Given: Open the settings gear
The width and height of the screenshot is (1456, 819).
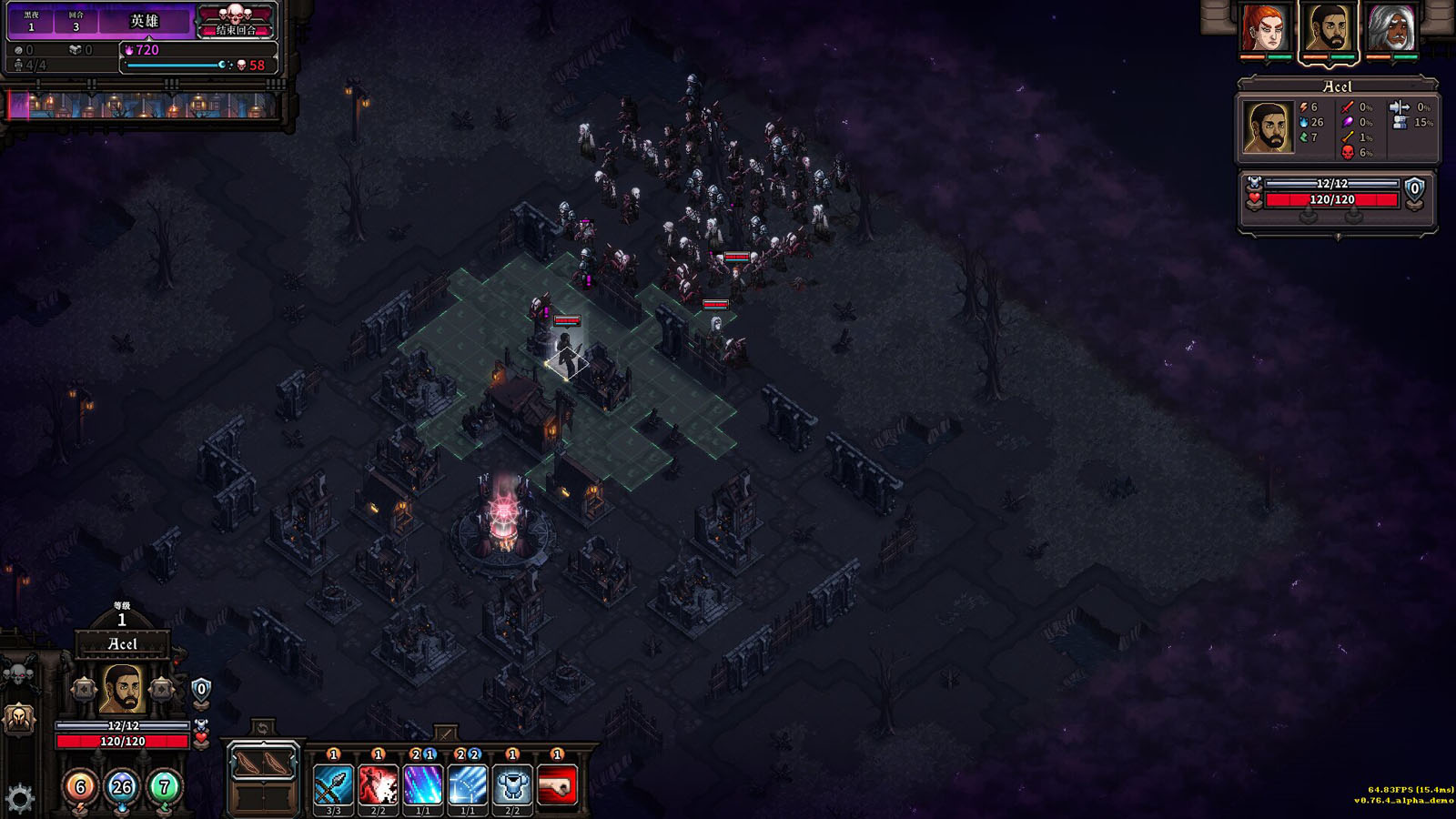Looking at the screenshot, I should tap(19, 798).
